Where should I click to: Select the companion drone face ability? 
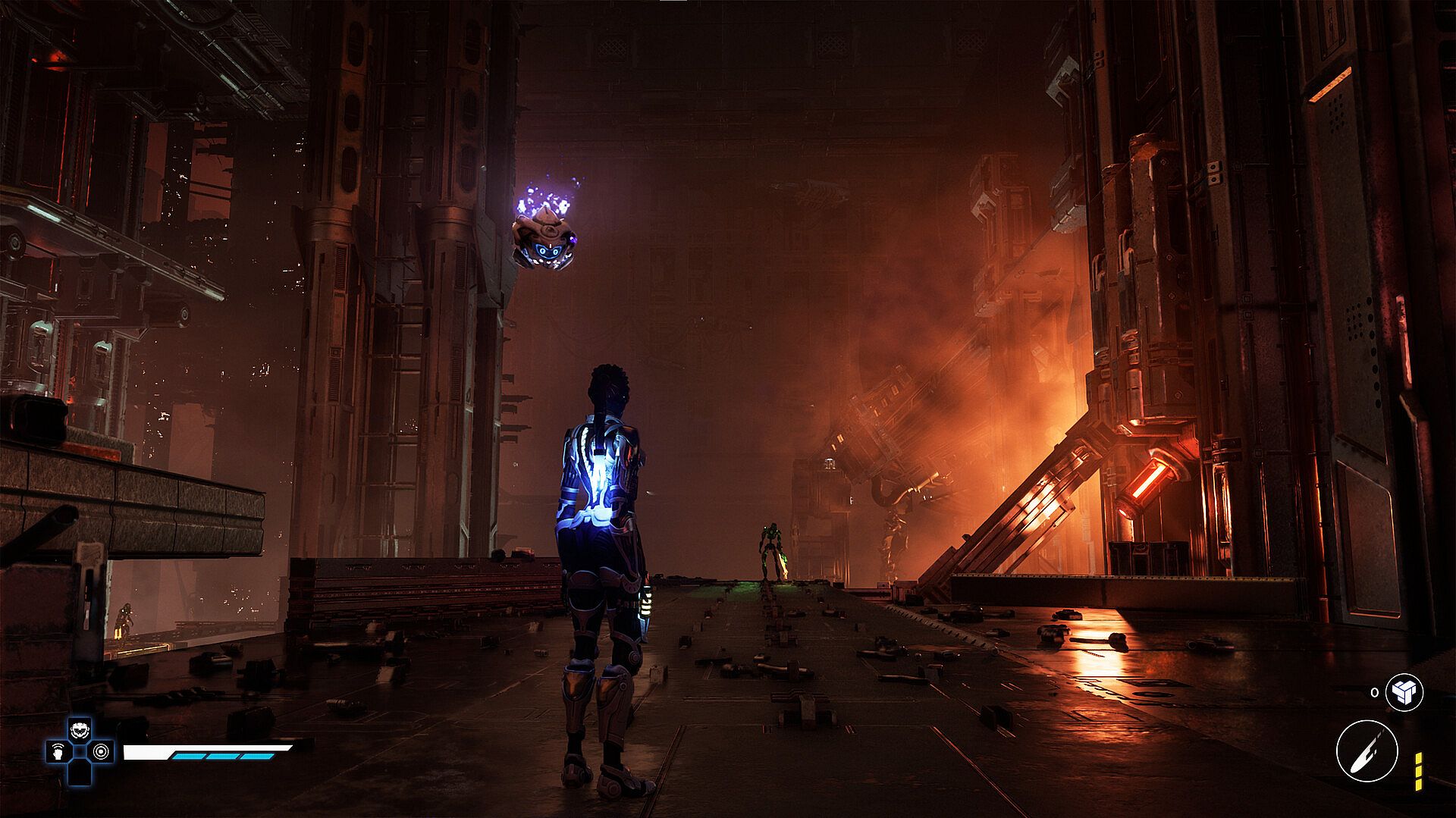click(80, 731)
